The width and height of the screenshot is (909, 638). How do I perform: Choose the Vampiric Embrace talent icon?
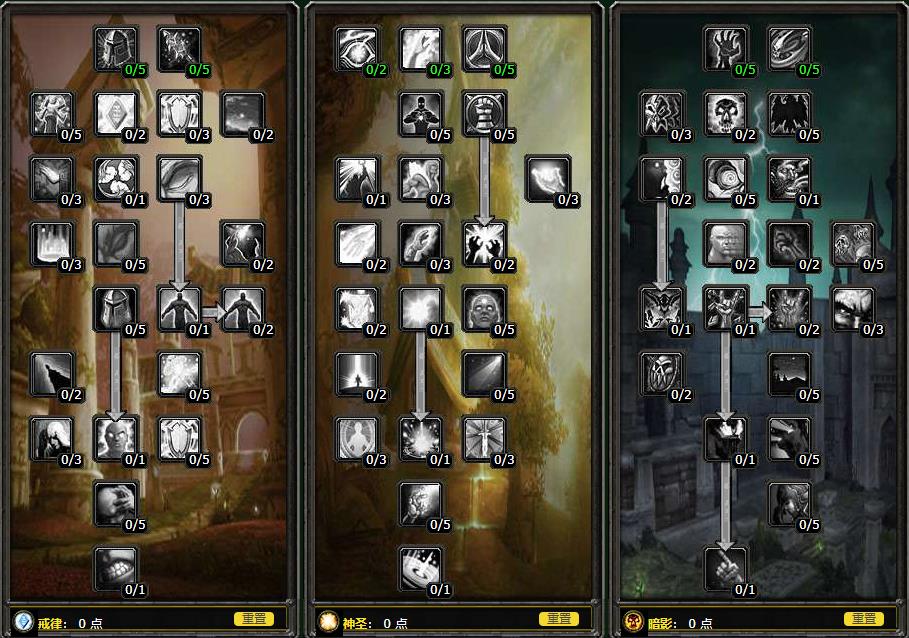coord(726,307)
